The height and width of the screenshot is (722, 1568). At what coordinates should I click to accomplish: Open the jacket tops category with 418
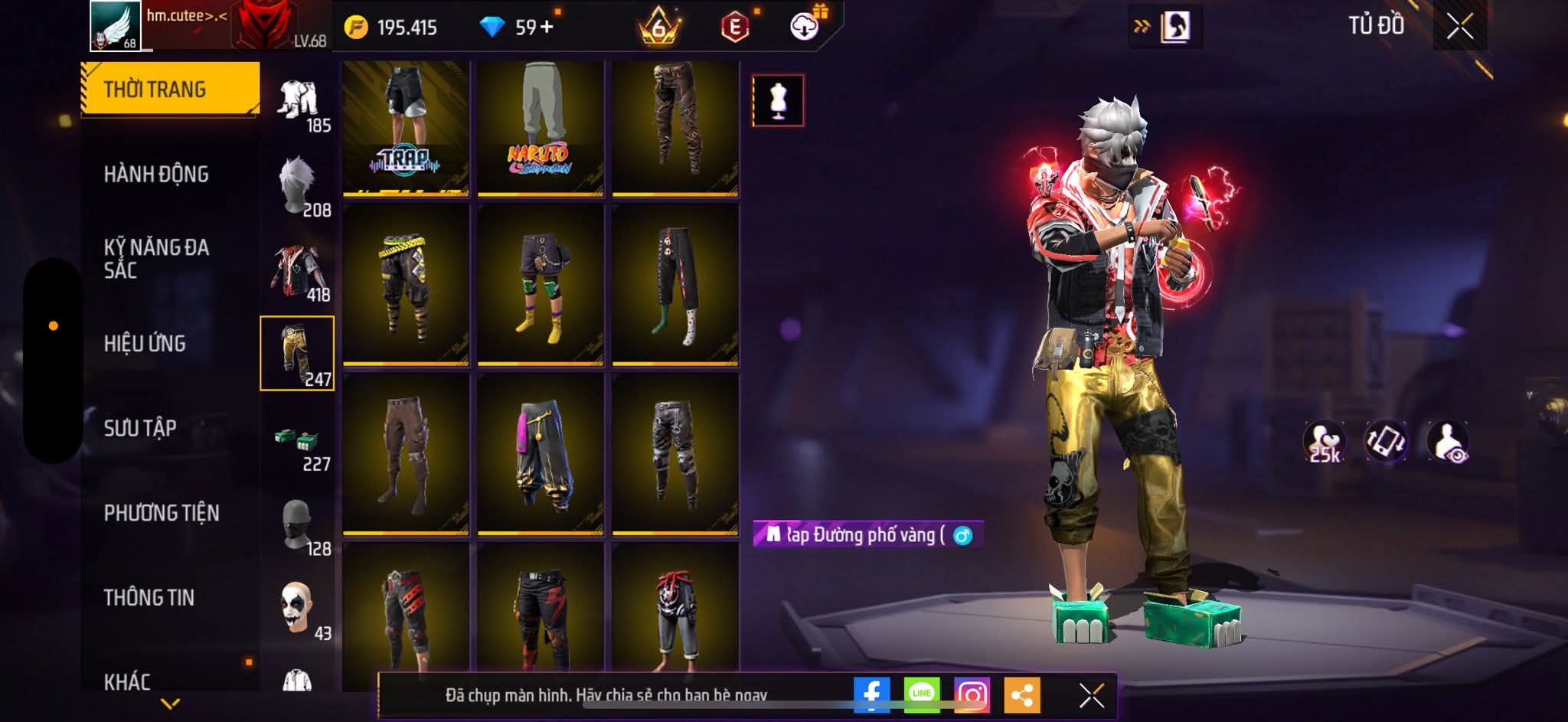(x=298, y=272)
